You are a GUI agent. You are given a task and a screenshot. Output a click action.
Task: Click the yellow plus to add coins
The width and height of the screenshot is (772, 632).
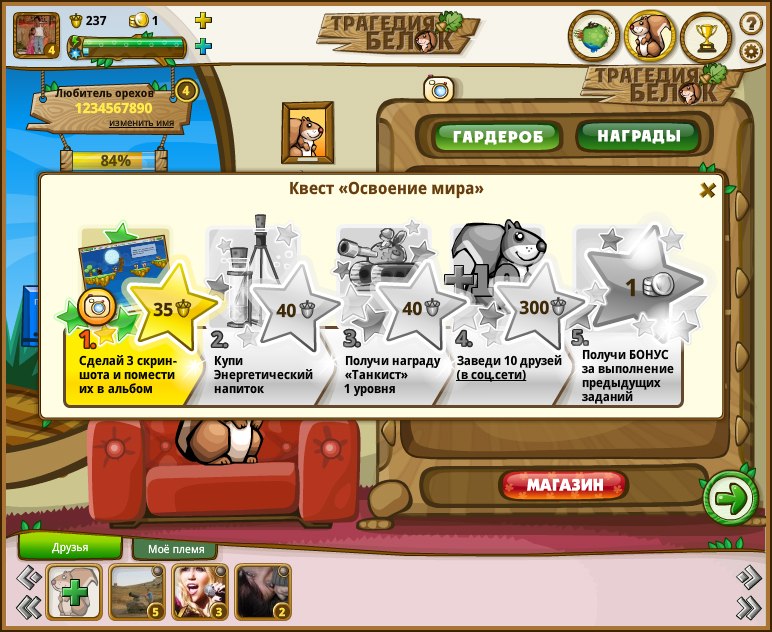(x=203, y=20)
